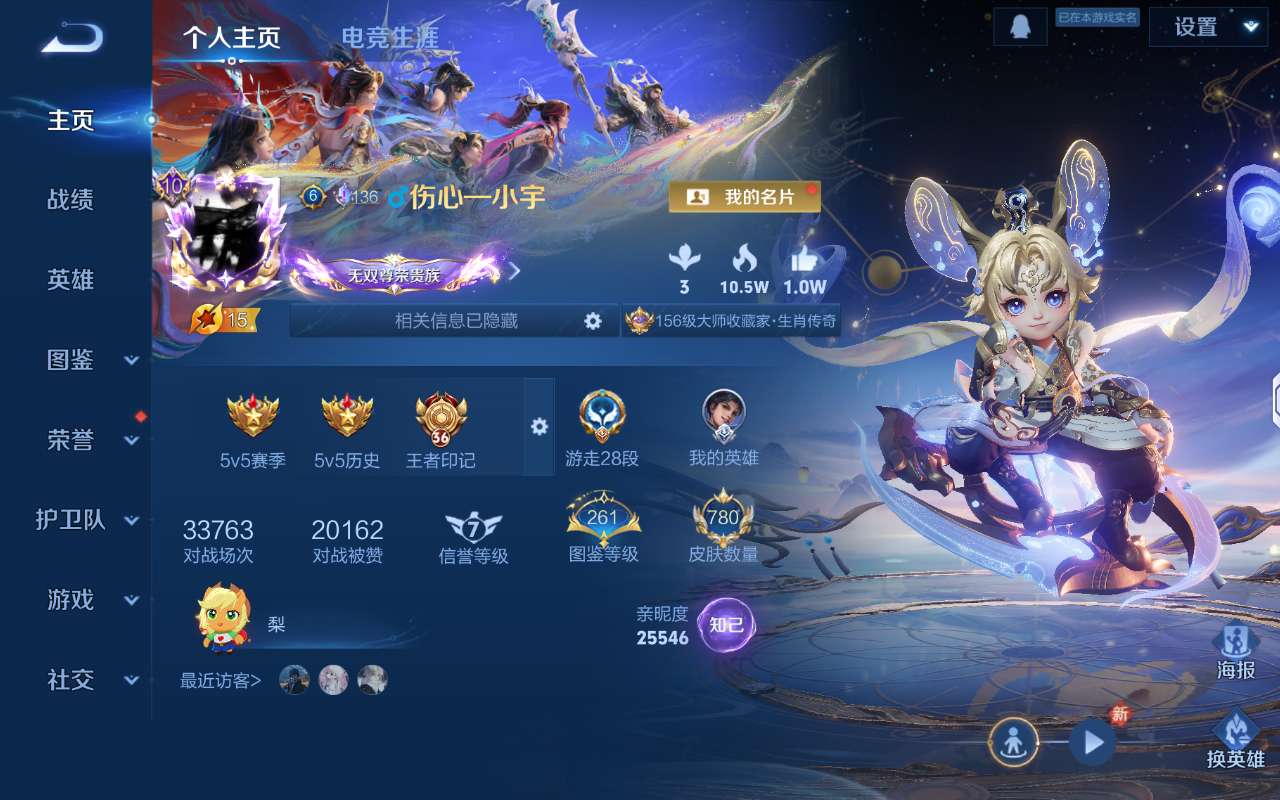
Task: Open the 护卫队 side menu
Action: pyautogui.click(x=85, y=520)
